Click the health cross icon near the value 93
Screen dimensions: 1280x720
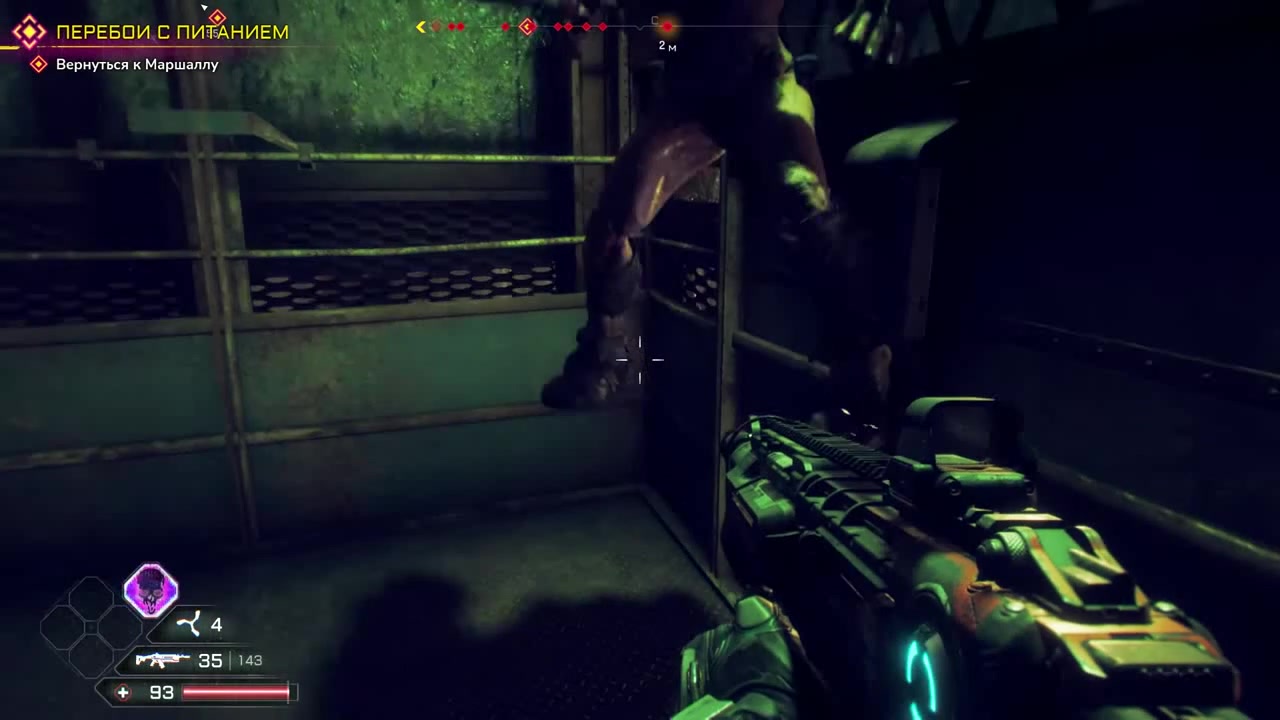(x=122, y=692)
